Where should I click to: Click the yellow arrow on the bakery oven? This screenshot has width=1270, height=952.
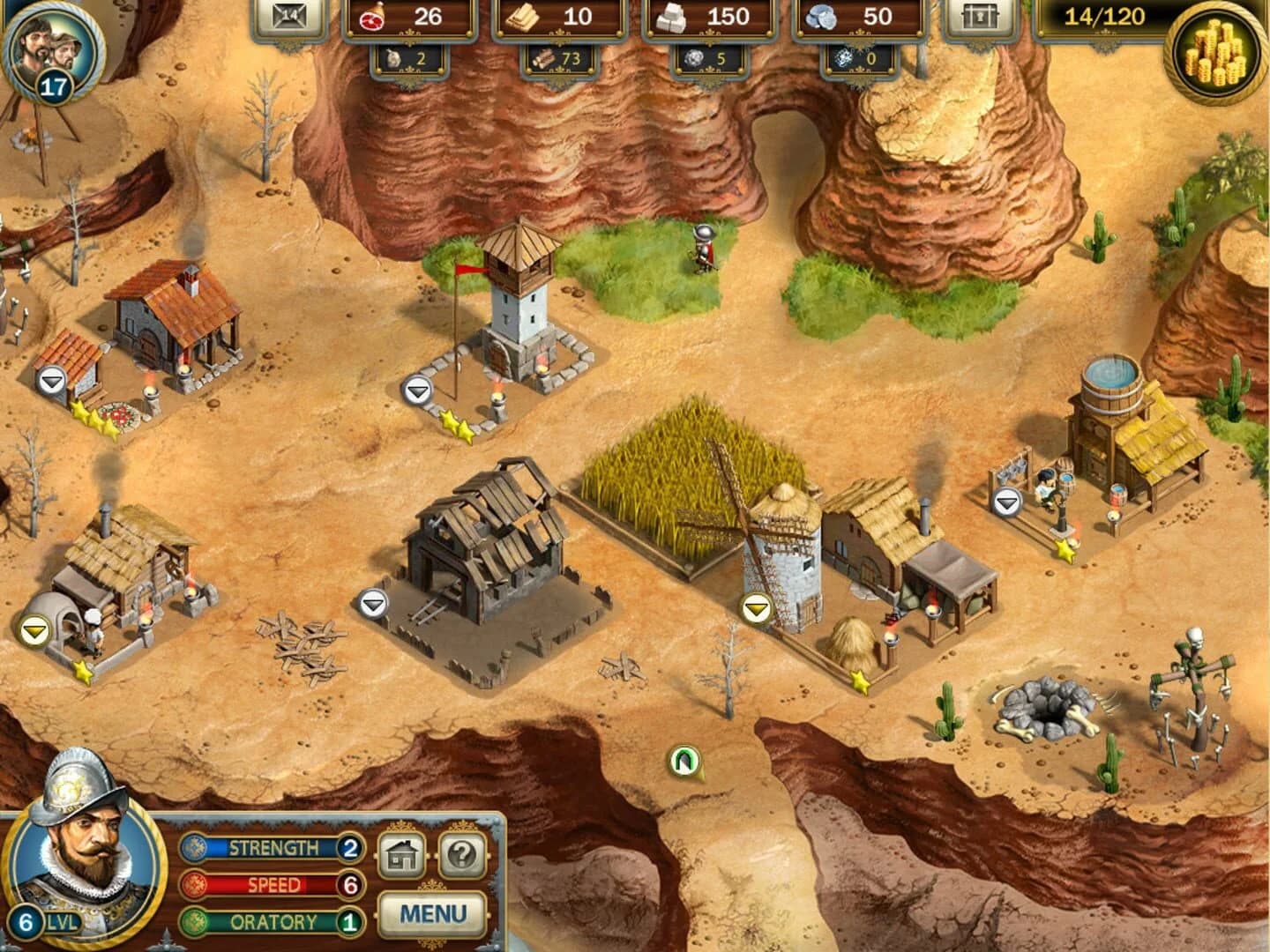pos(35,631)
